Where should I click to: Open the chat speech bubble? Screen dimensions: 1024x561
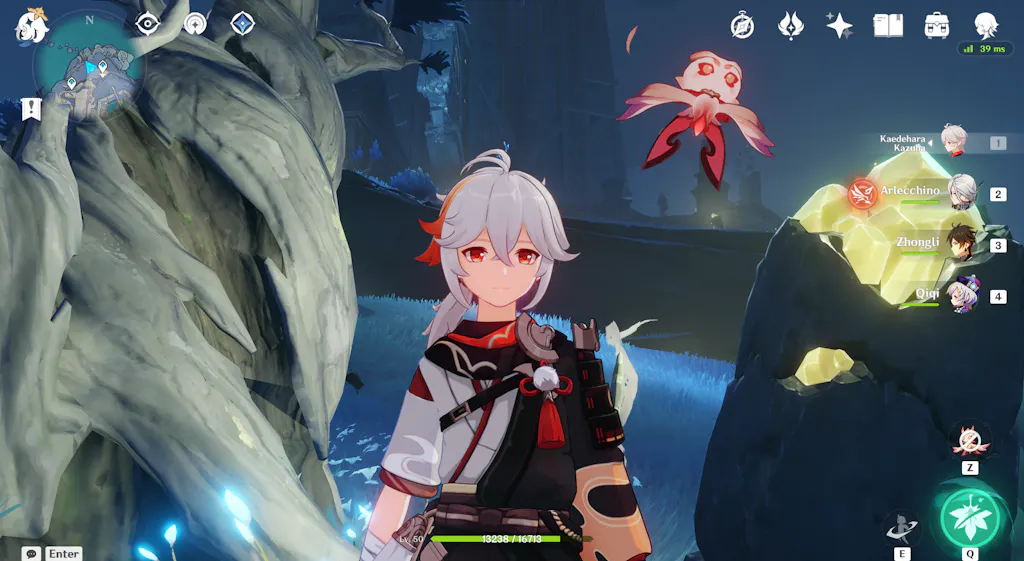click(31, 553)
